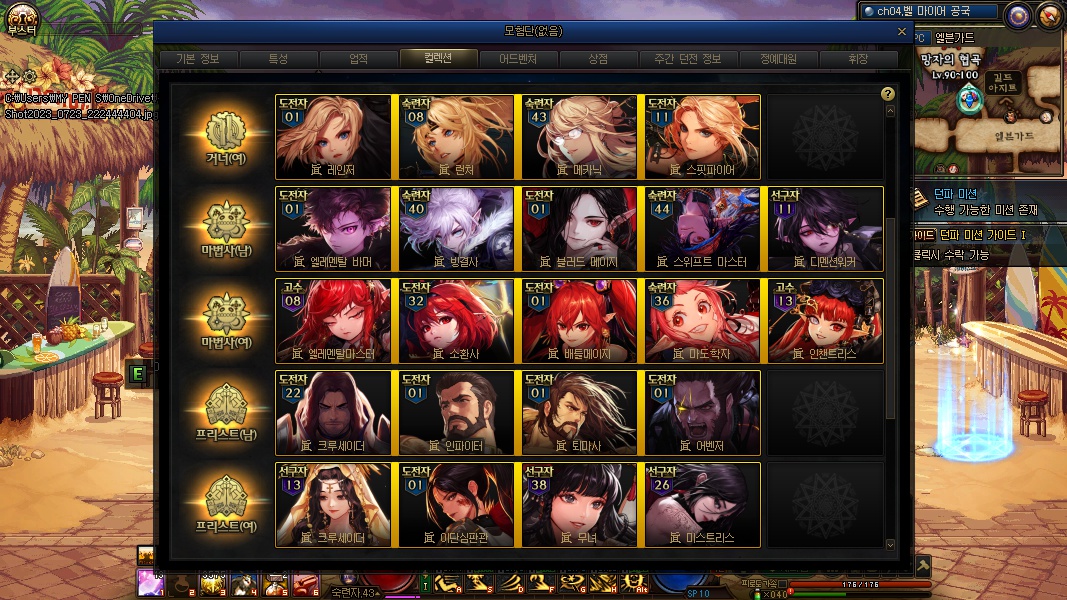Pick the 인파이터 character card
The image size is (1067, 600).
click(456, 413)
